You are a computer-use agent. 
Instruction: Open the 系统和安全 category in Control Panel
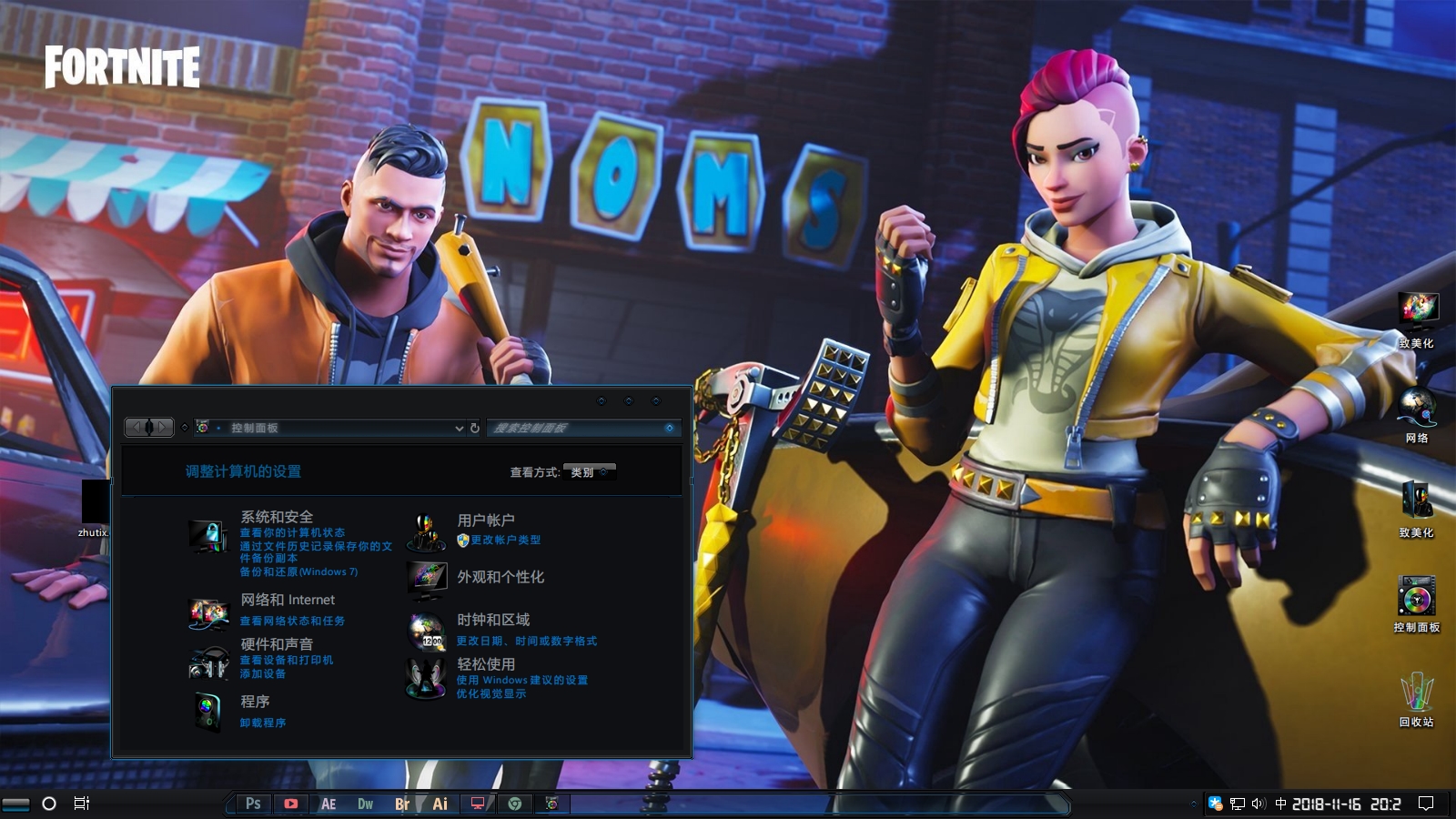[277, 517]
